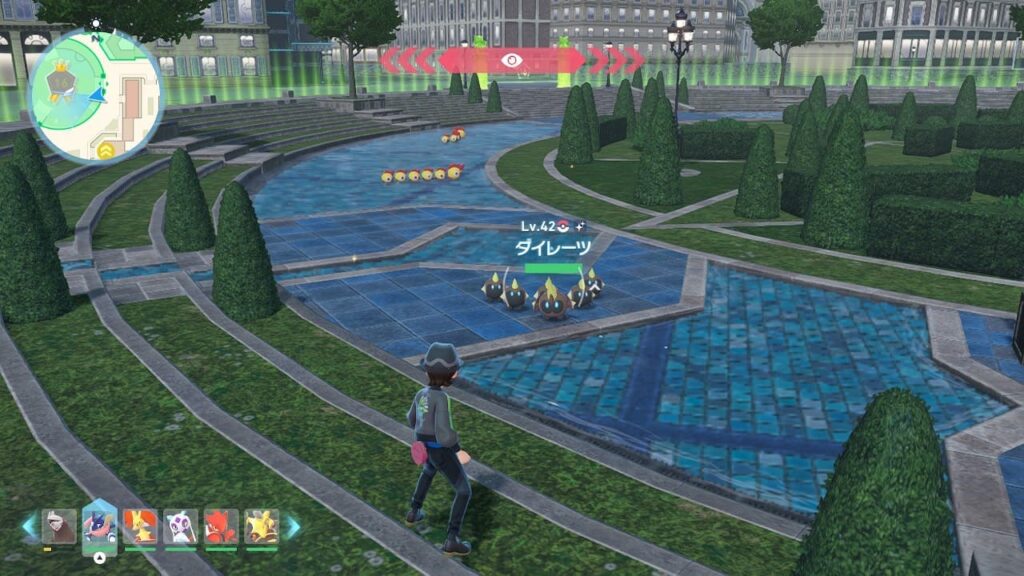Click the yellow chevron marker on minimap
The image size is (1024, 576).
point(105,150)
